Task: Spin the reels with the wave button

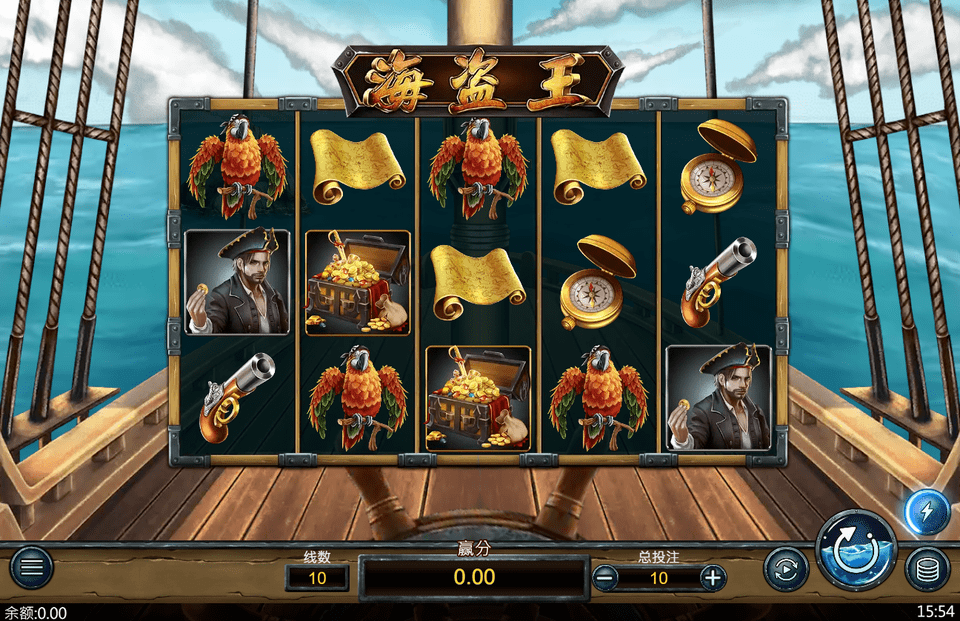Action: point(856,551)
